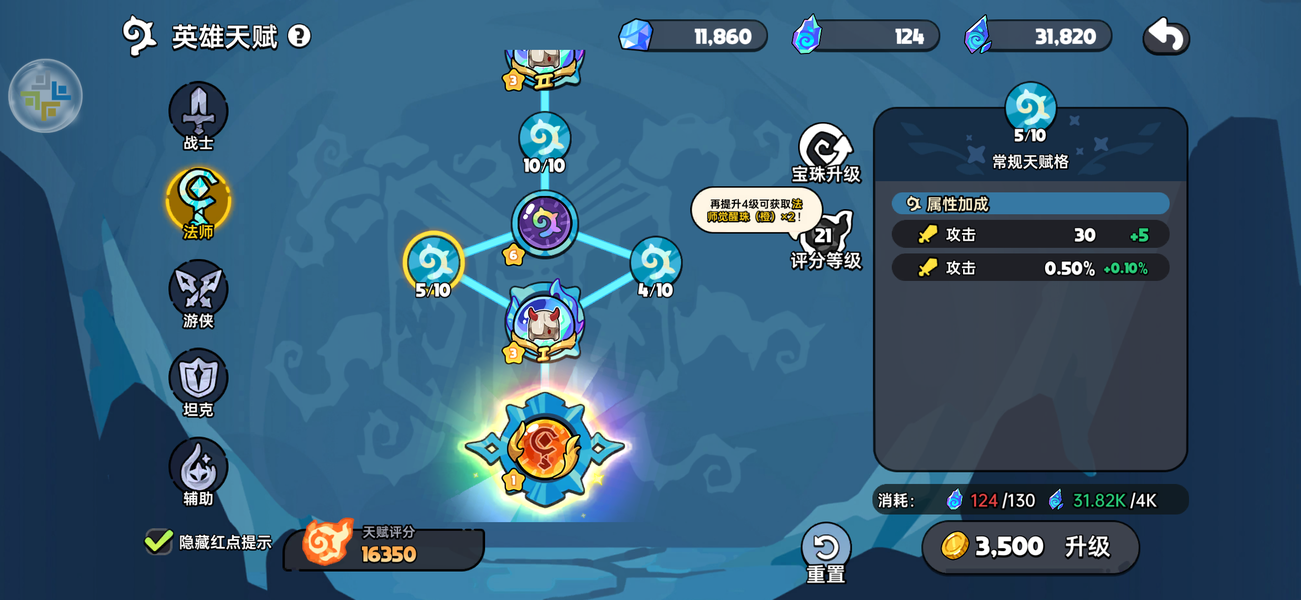Show the 辅助 class tab
The image size is (1301, 600).
(x=198, y=467)
